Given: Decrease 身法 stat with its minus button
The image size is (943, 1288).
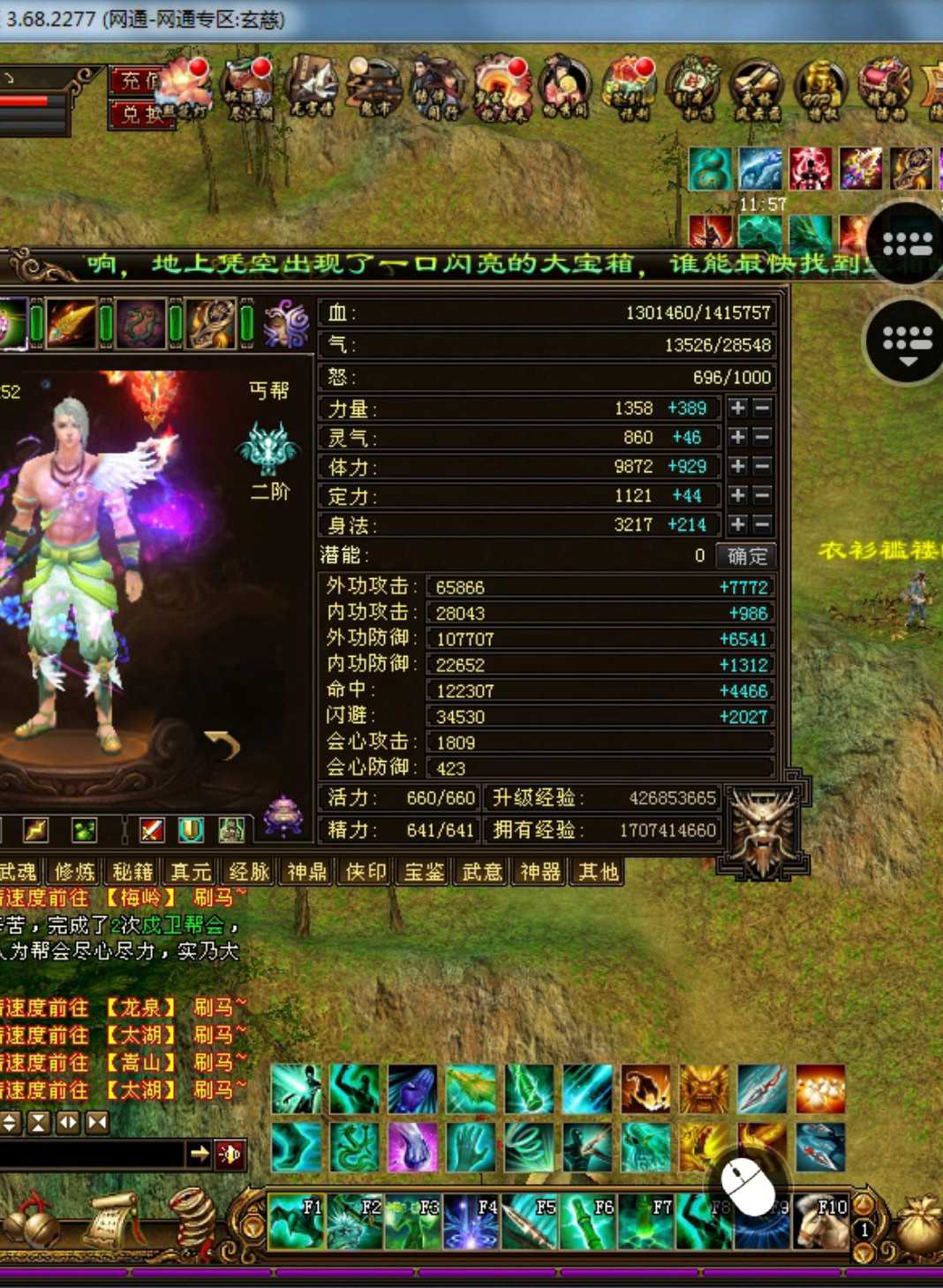Looking at the screenshot, I should pyautogui.click(x=762, y=524).
